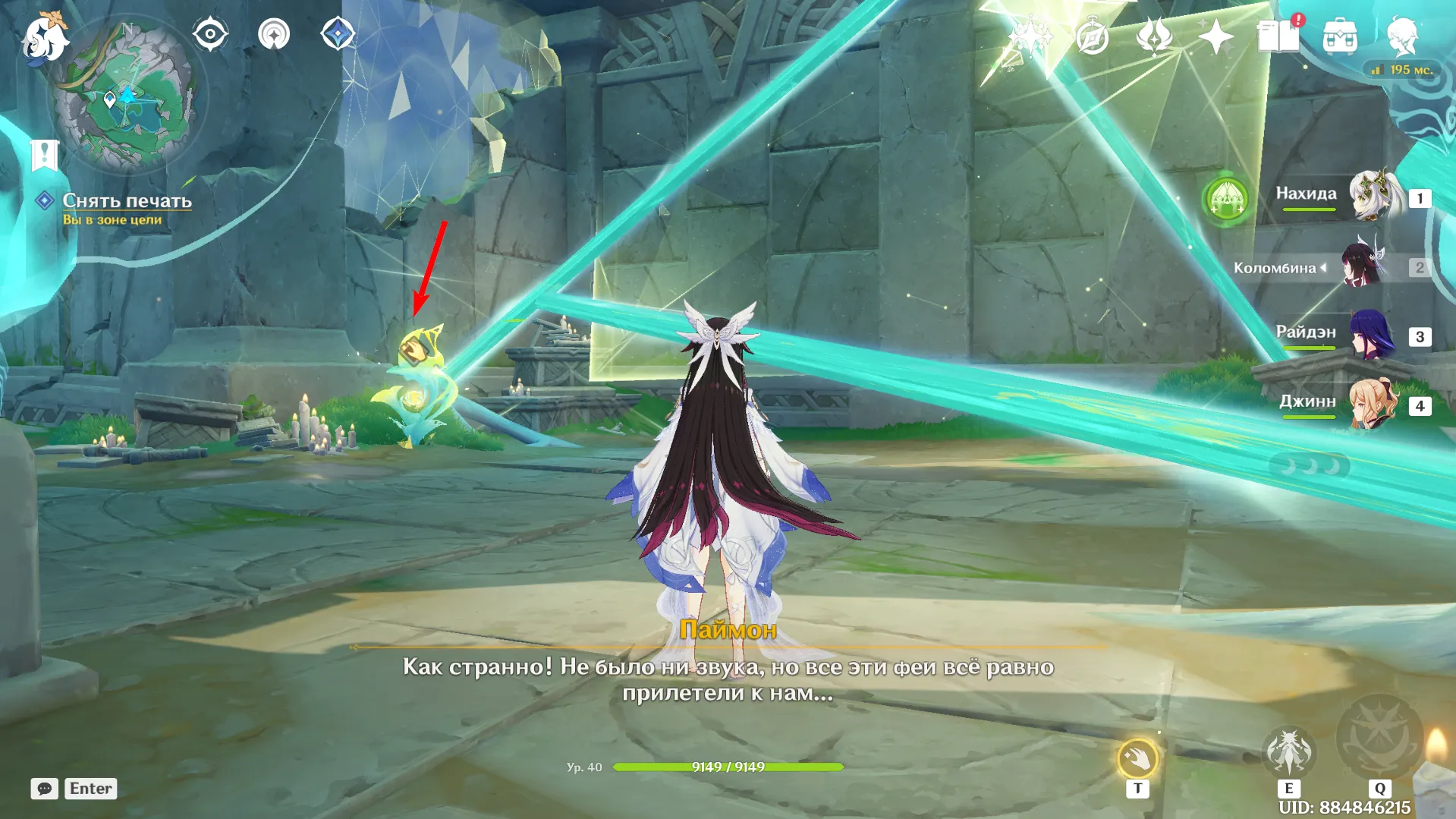The width and height of the screenshot is (1456, 819).
Task: Select the tracked quest 'Снять печать'
Action: coord(127,200)
